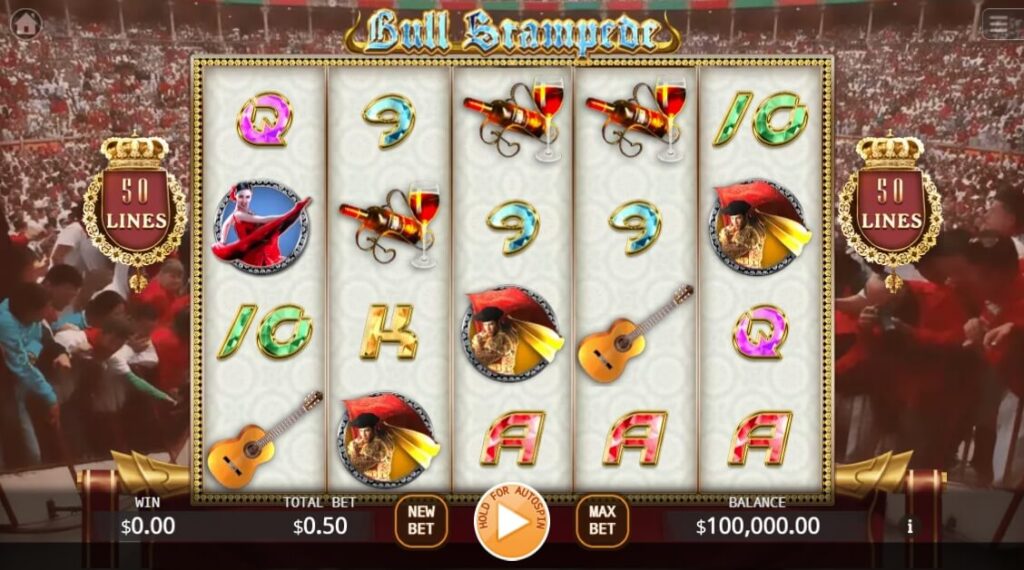Image resolution: width=1024 pixels, height=570 pixels.
Task: Spin the reels with the play button
Action: [x=511, y=522]
